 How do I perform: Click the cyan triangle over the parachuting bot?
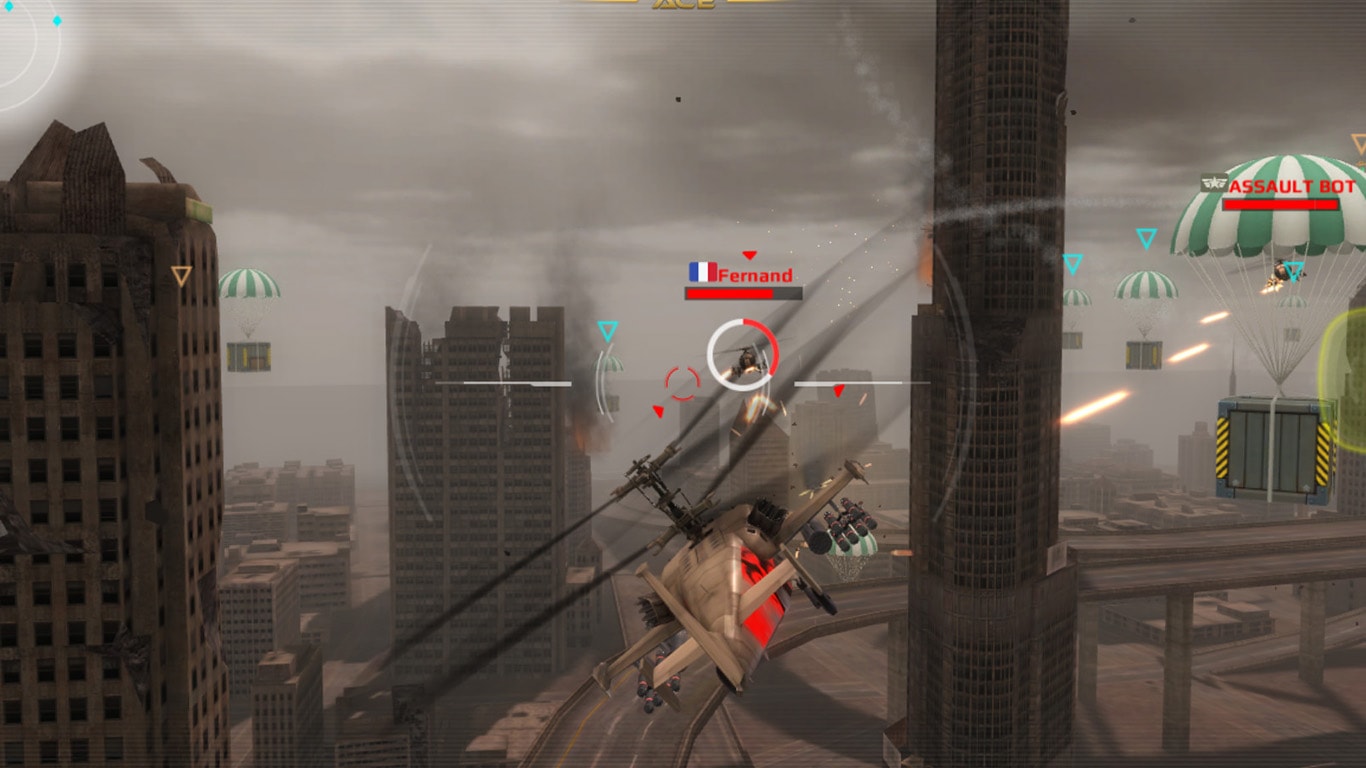click(1294, 271)
